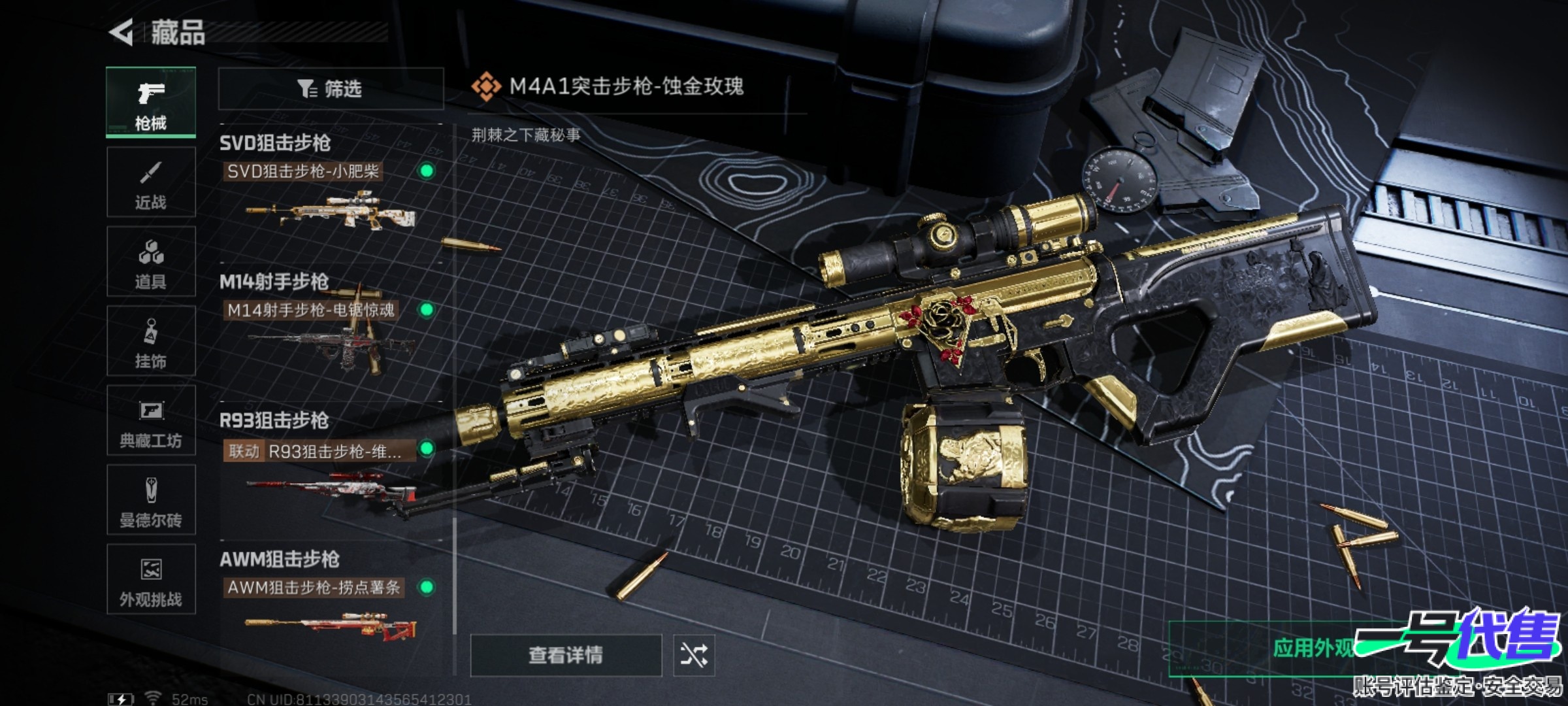Open the 筛选 filter
Viewport: 1568px width, 706px height.
click(331, 88)
